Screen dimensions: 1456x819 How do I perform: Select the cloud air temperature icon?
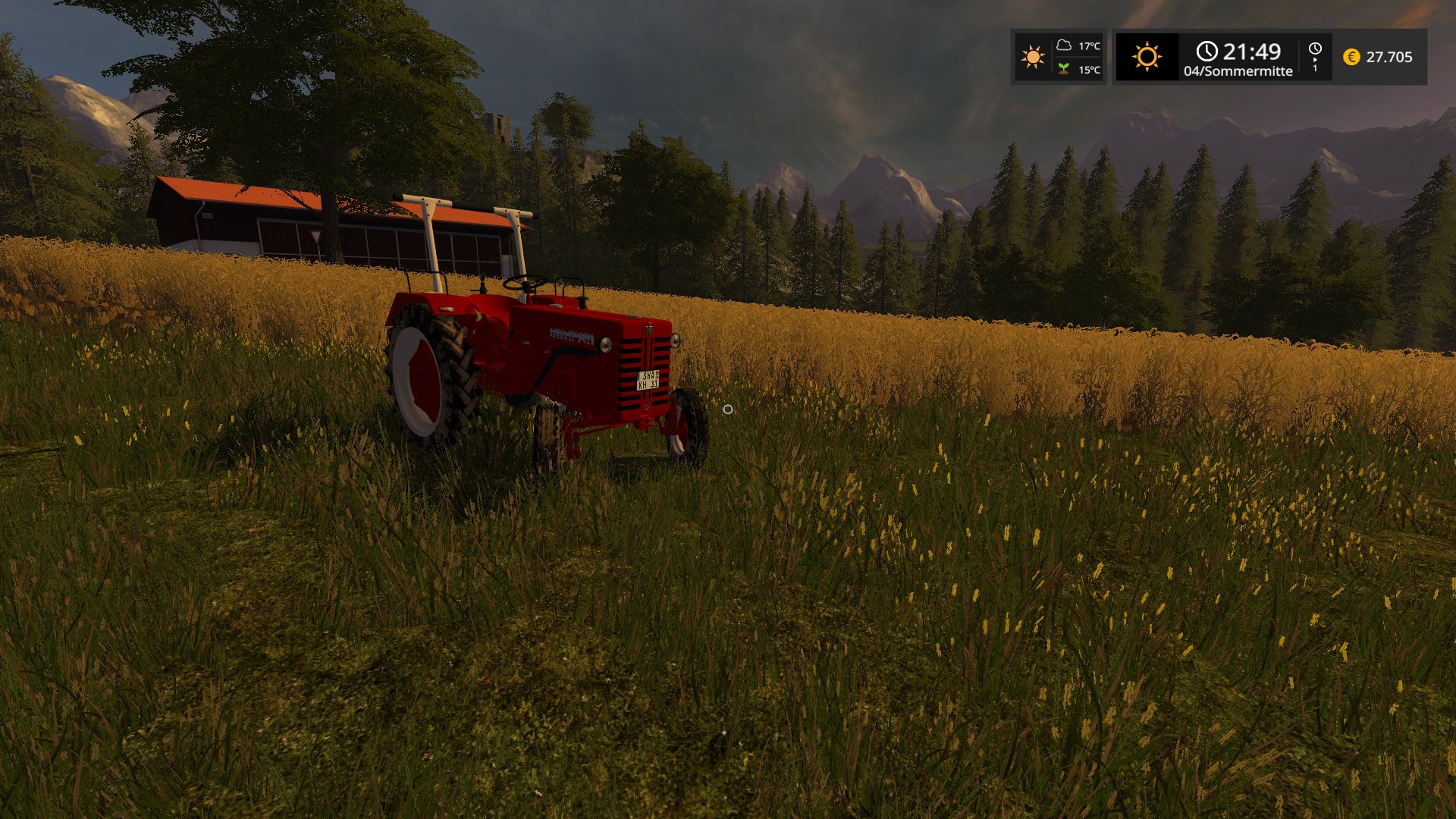(1064, 45)
